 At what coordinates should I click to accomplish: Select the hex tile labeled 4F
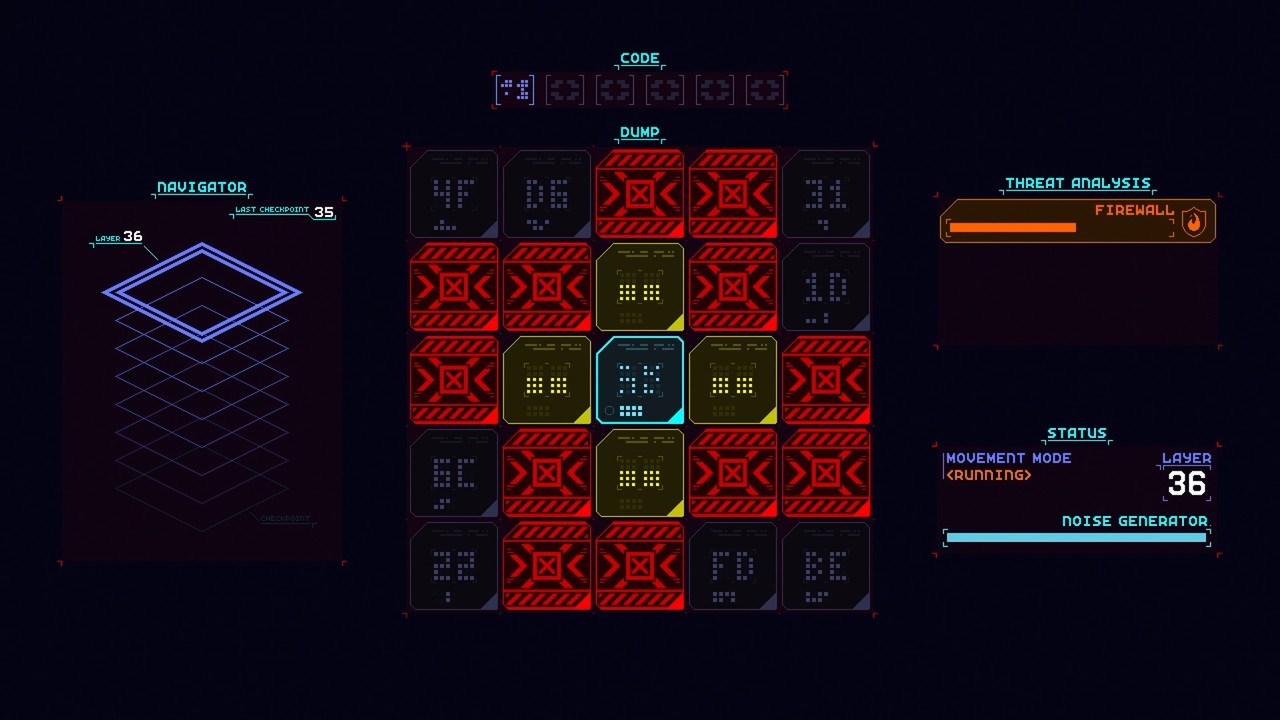pyautogui.click(x=453, y=194)
